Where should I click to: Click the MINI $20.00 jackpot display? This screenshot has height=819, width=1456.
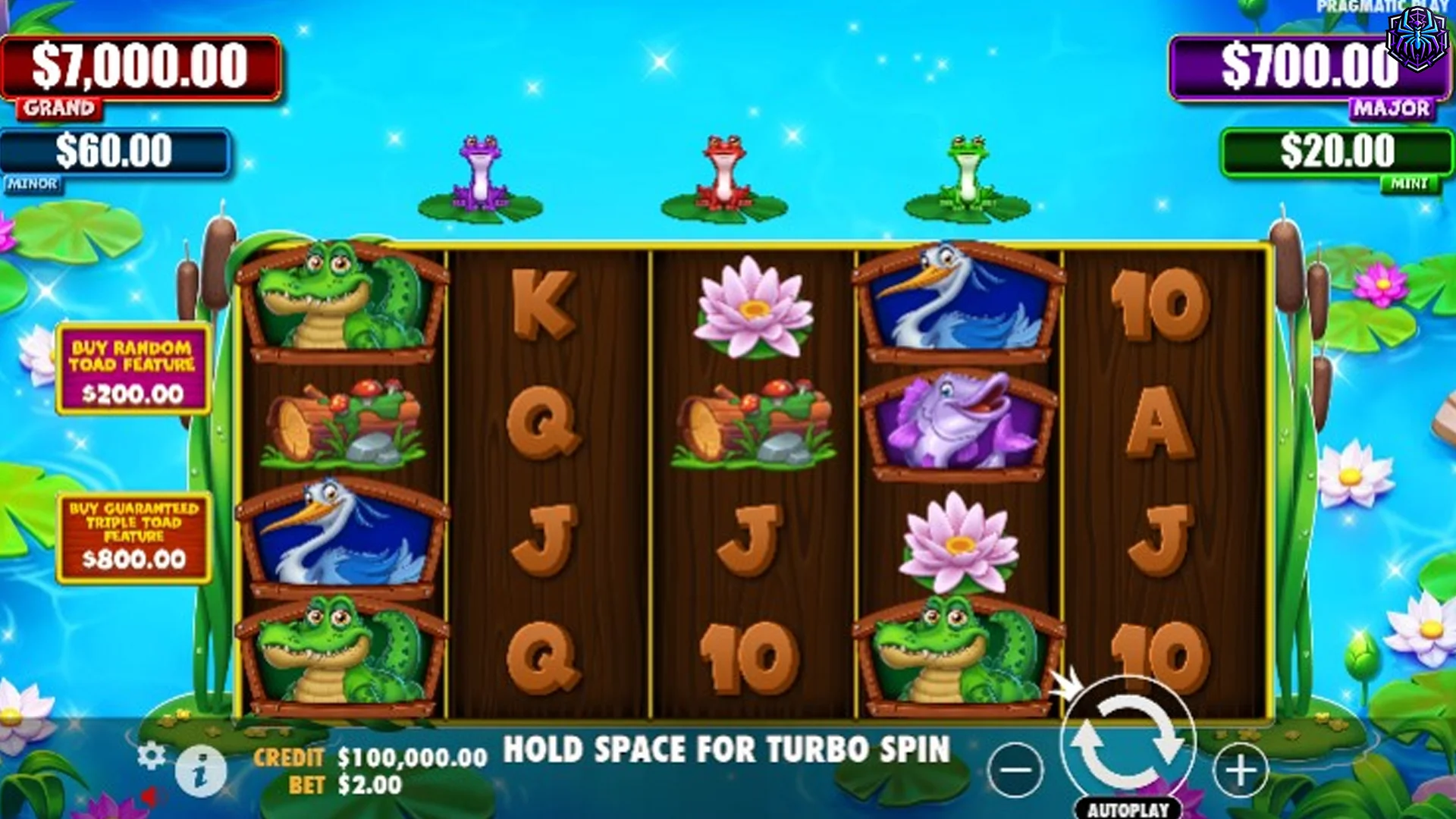pyautogui.click(x=1337, y=150)
